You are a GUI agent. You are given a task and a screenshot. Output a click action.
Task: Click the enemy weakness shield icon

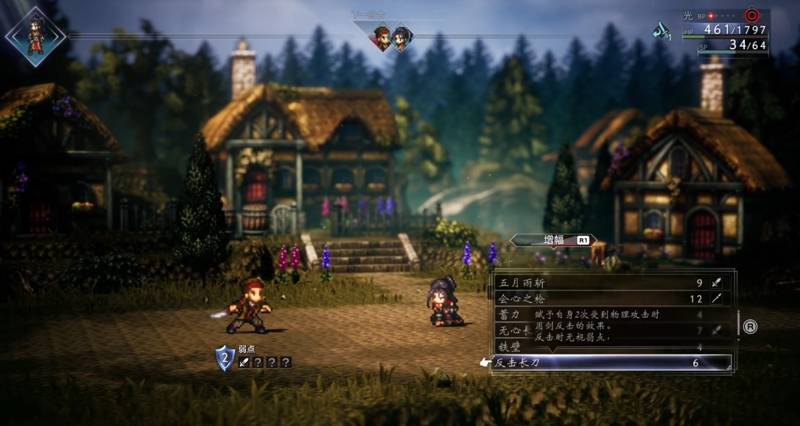[x=225, y=355]
